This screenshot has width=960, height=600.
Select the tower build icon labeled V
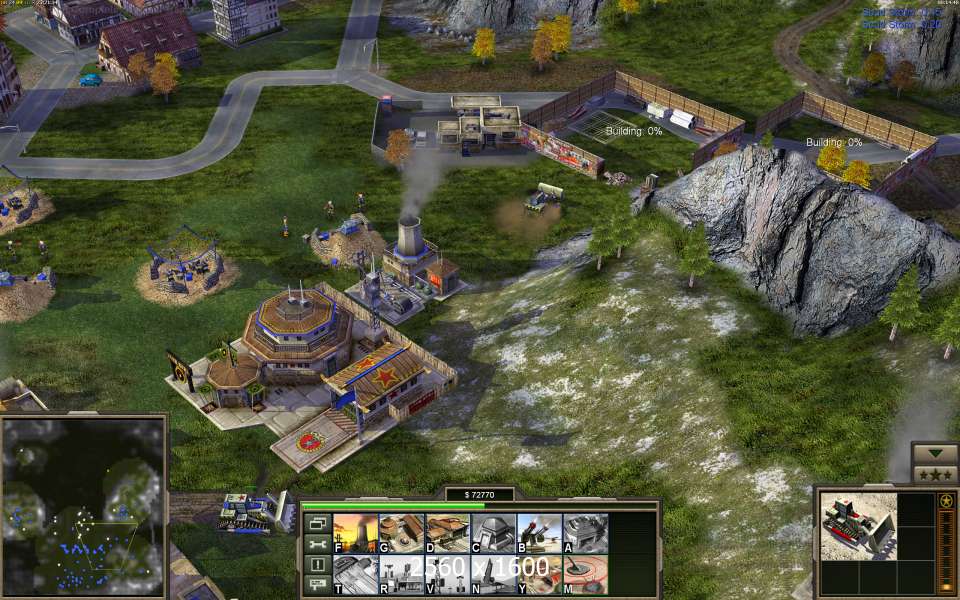[446, 575]
